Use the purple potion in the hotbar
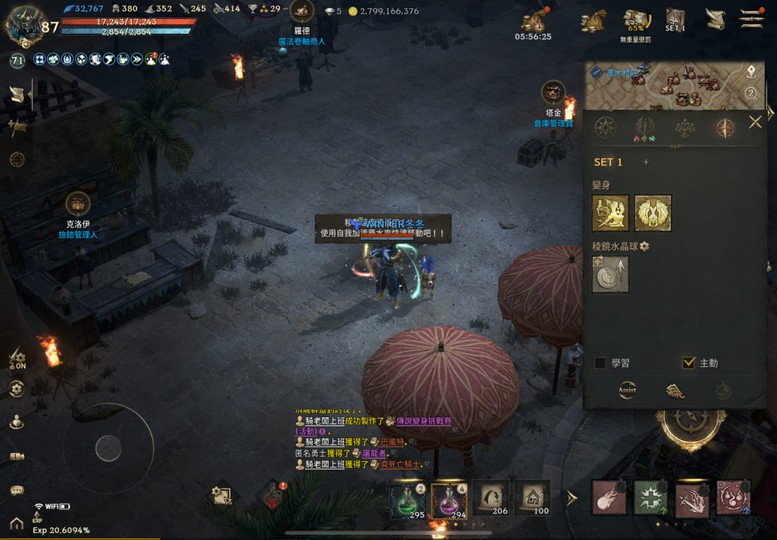This screenshot has height=540, width=777. point(448,496)
